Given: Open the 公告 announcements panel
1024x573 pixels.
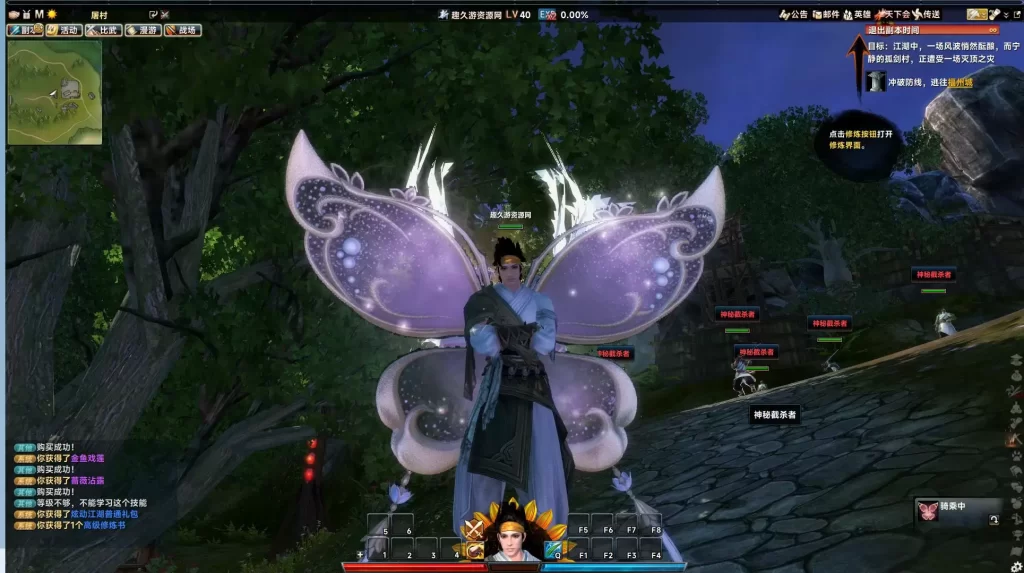Looking at the screenshot, I should click(x=793, y=14).
